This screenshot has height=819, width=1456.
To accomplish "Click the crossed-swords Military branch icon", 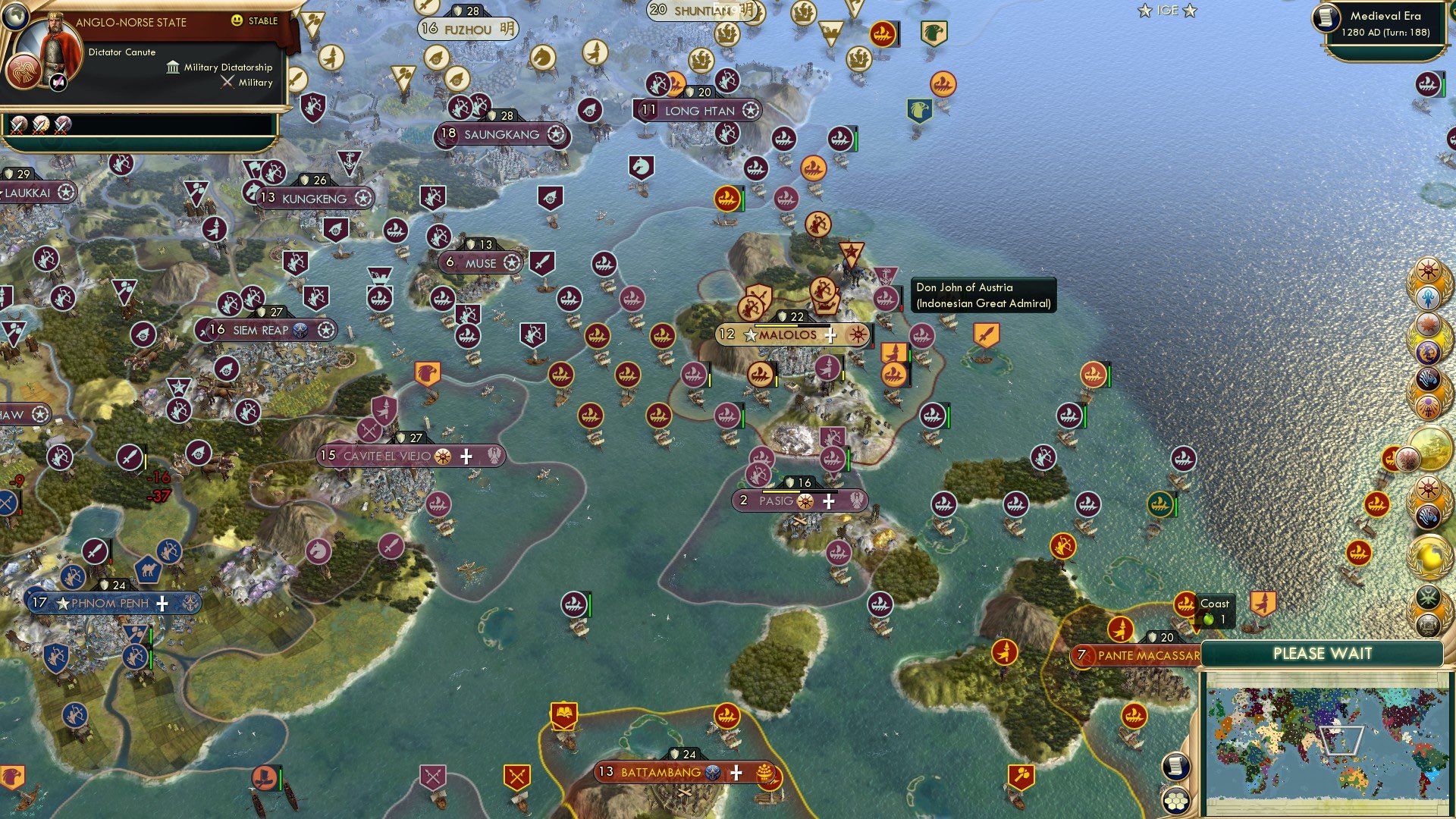I will pos(227,82).
